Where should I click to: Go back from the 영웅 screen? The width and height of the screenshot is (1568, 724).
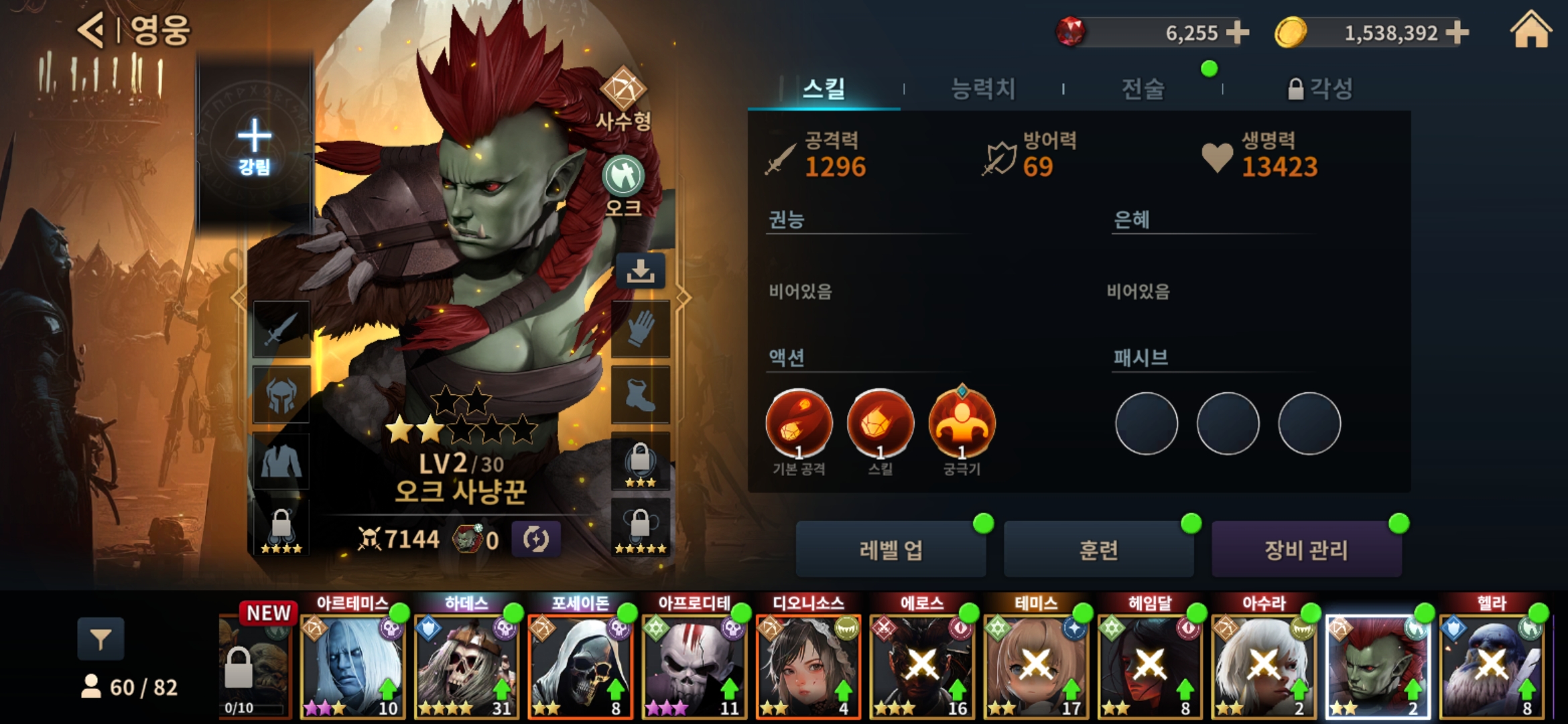(92, 30)
